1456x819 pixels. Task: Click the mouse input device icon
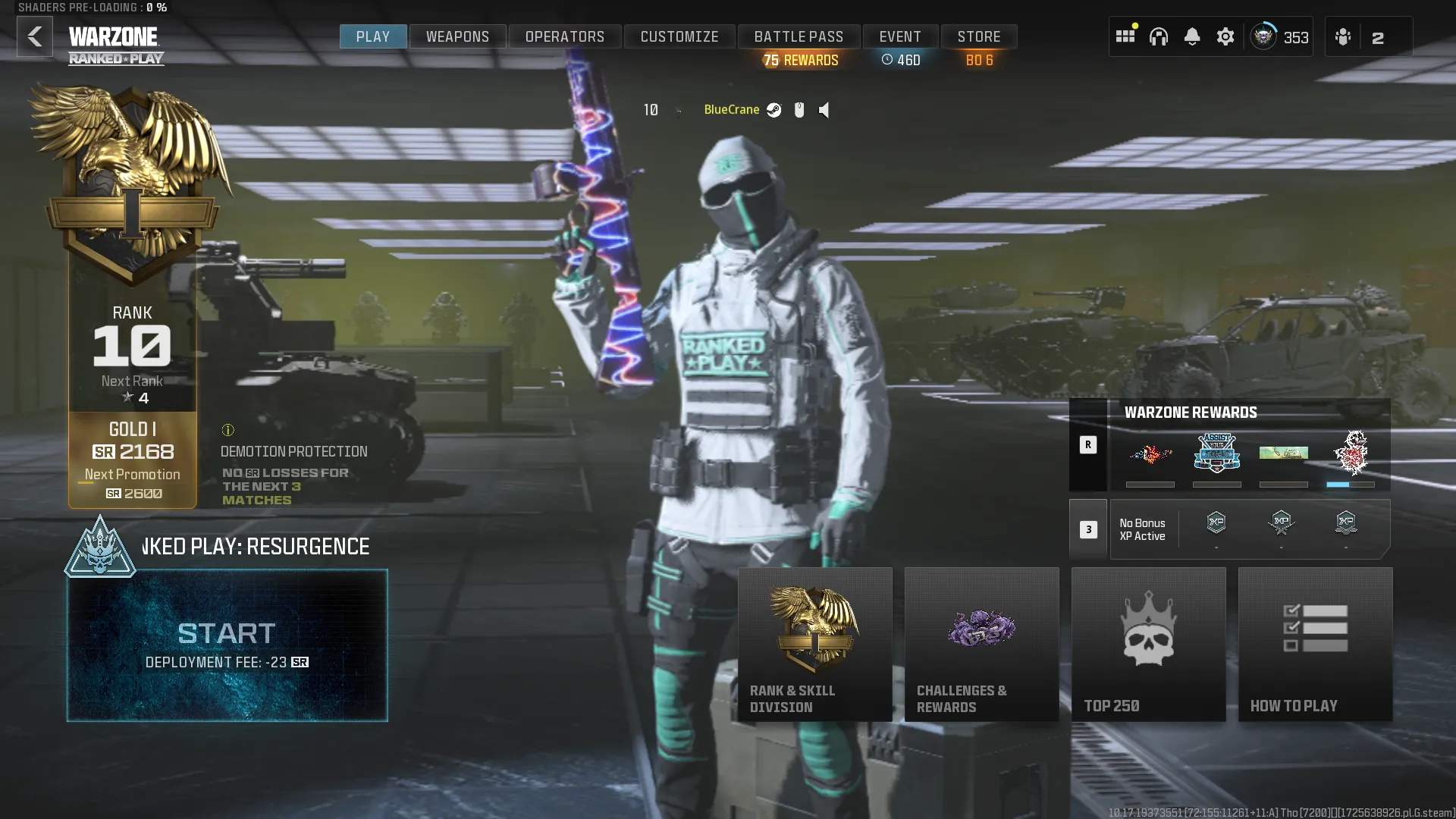click(799, 110)
